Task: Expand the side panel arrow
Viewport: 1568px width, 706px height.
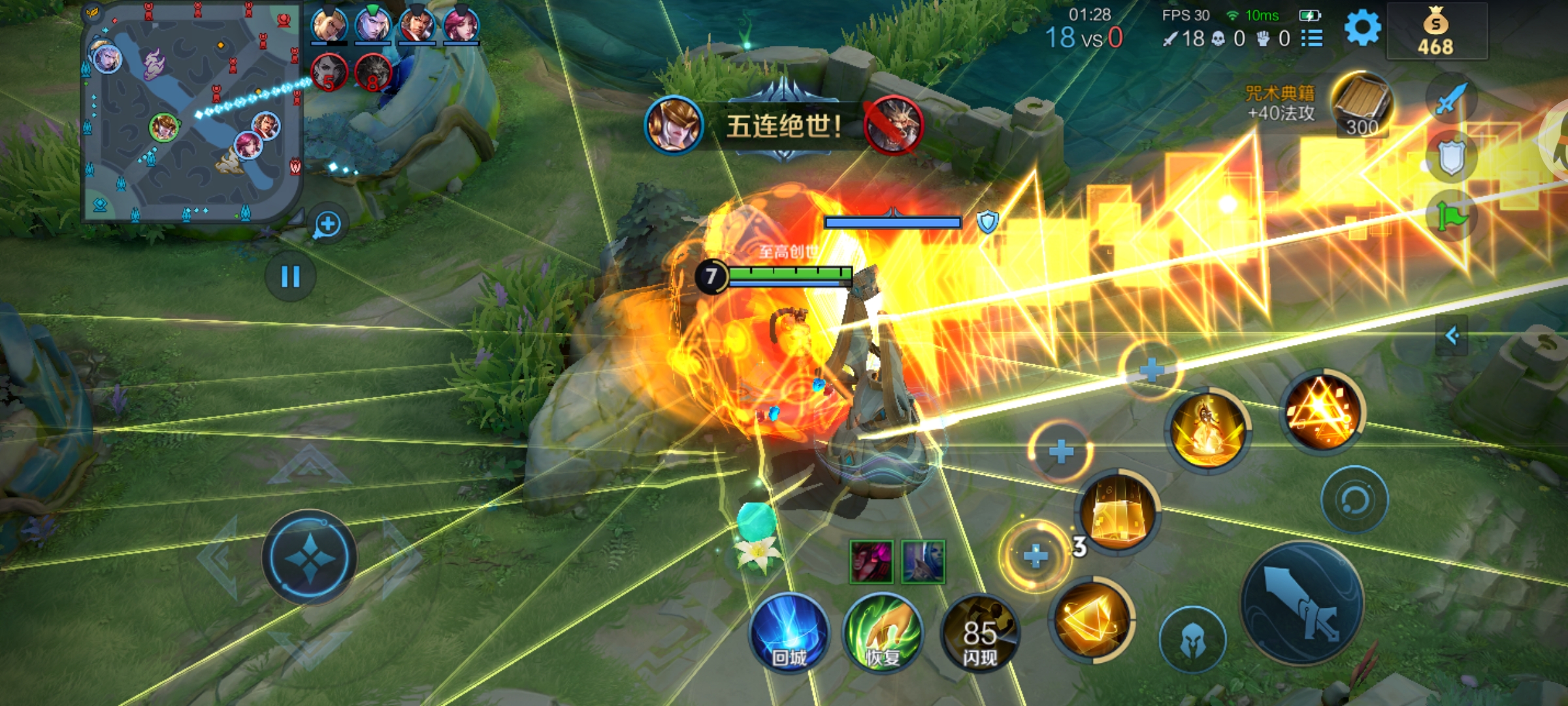Action: click(1451, 336)
